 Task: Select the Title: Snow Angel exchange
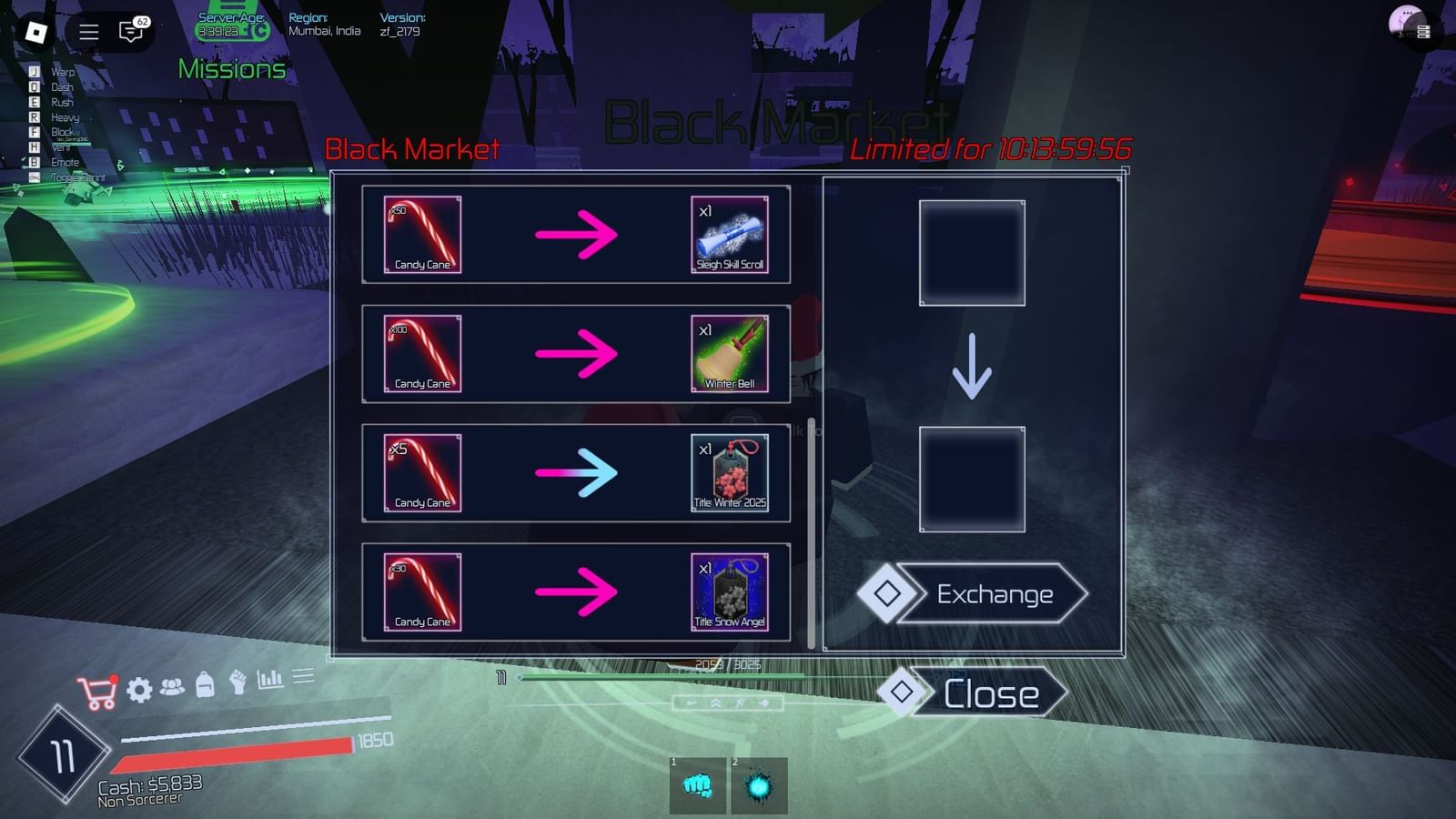click(576, 592)
